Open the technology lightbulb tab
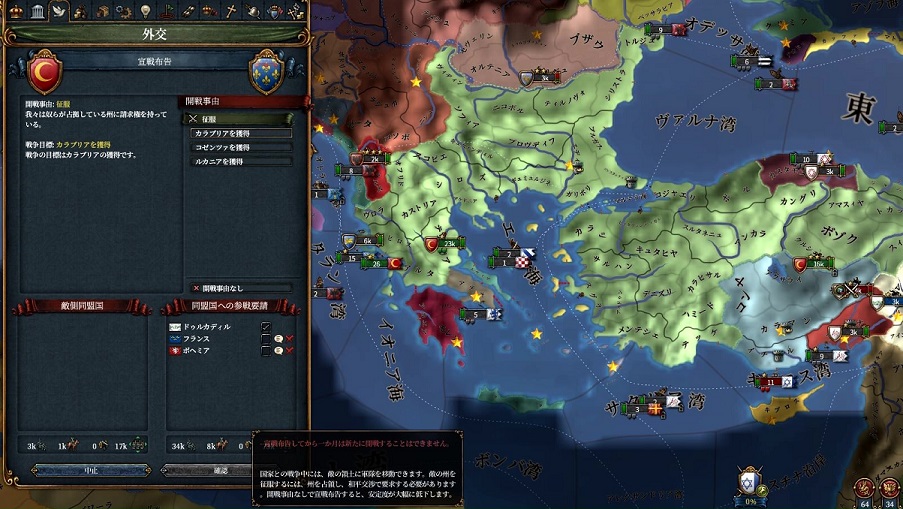This screenshot has height=509, width=903. click(145, 11)
